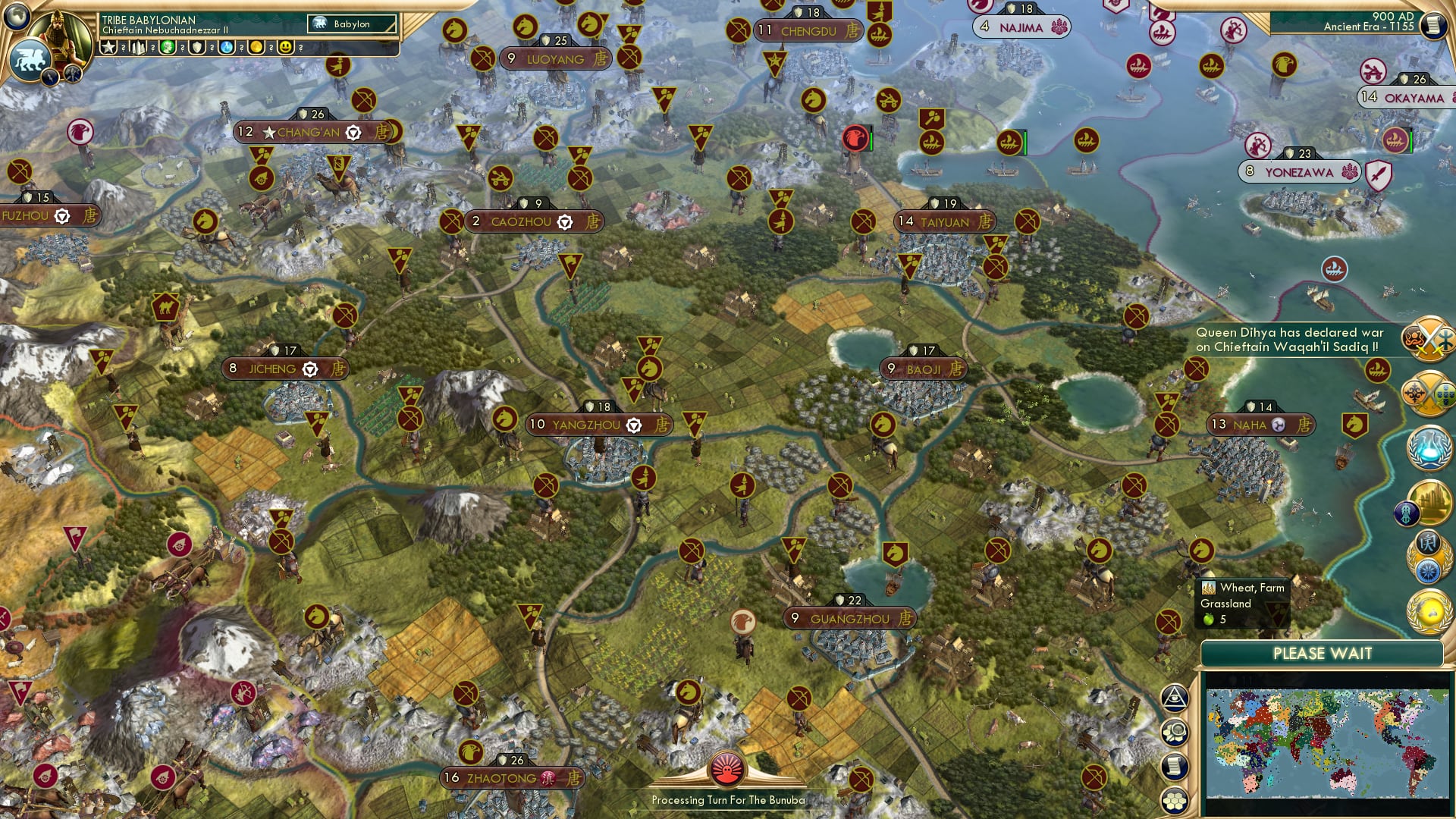The height and width of the screenshot is (819, 1456).
Task: Open the Babylon civilization dropdown
Action: (x=351, y=24)
